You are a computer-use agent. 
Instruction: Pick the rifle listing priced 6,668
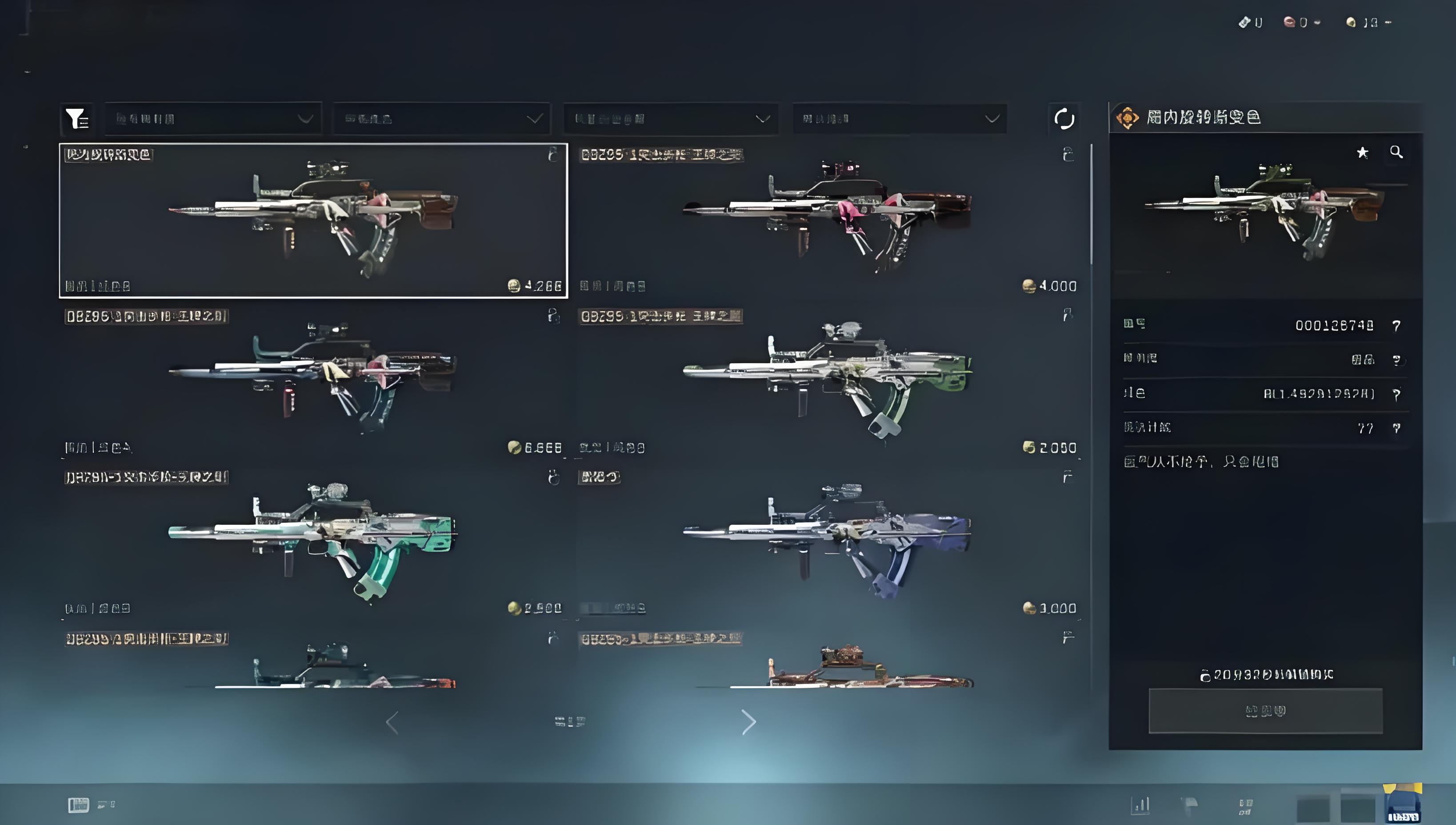point(313,381)
